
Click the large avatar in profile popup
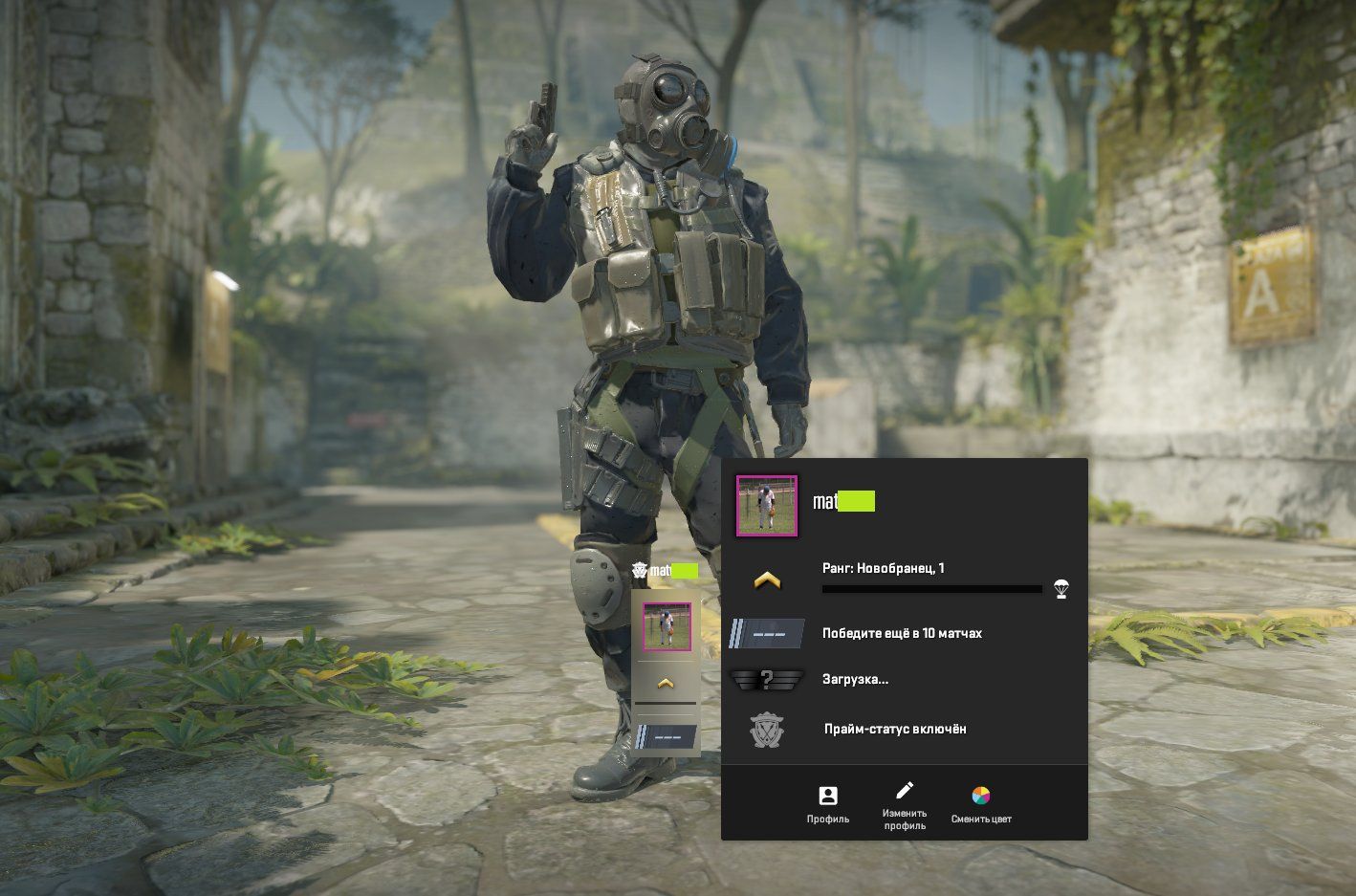click(766, 506)
